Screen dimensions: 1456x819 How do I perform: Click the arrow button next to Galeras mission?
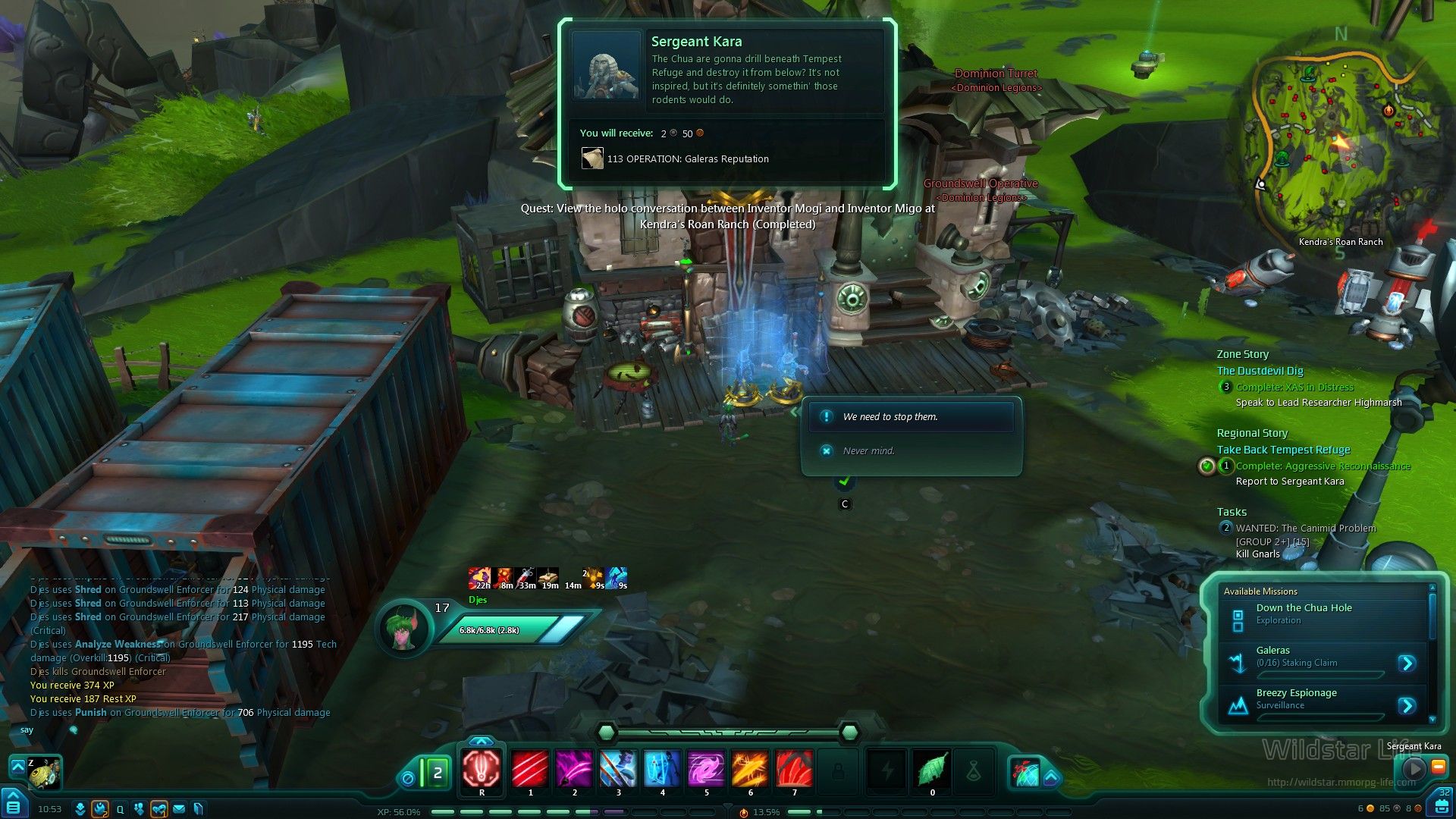pos(1407,664)
